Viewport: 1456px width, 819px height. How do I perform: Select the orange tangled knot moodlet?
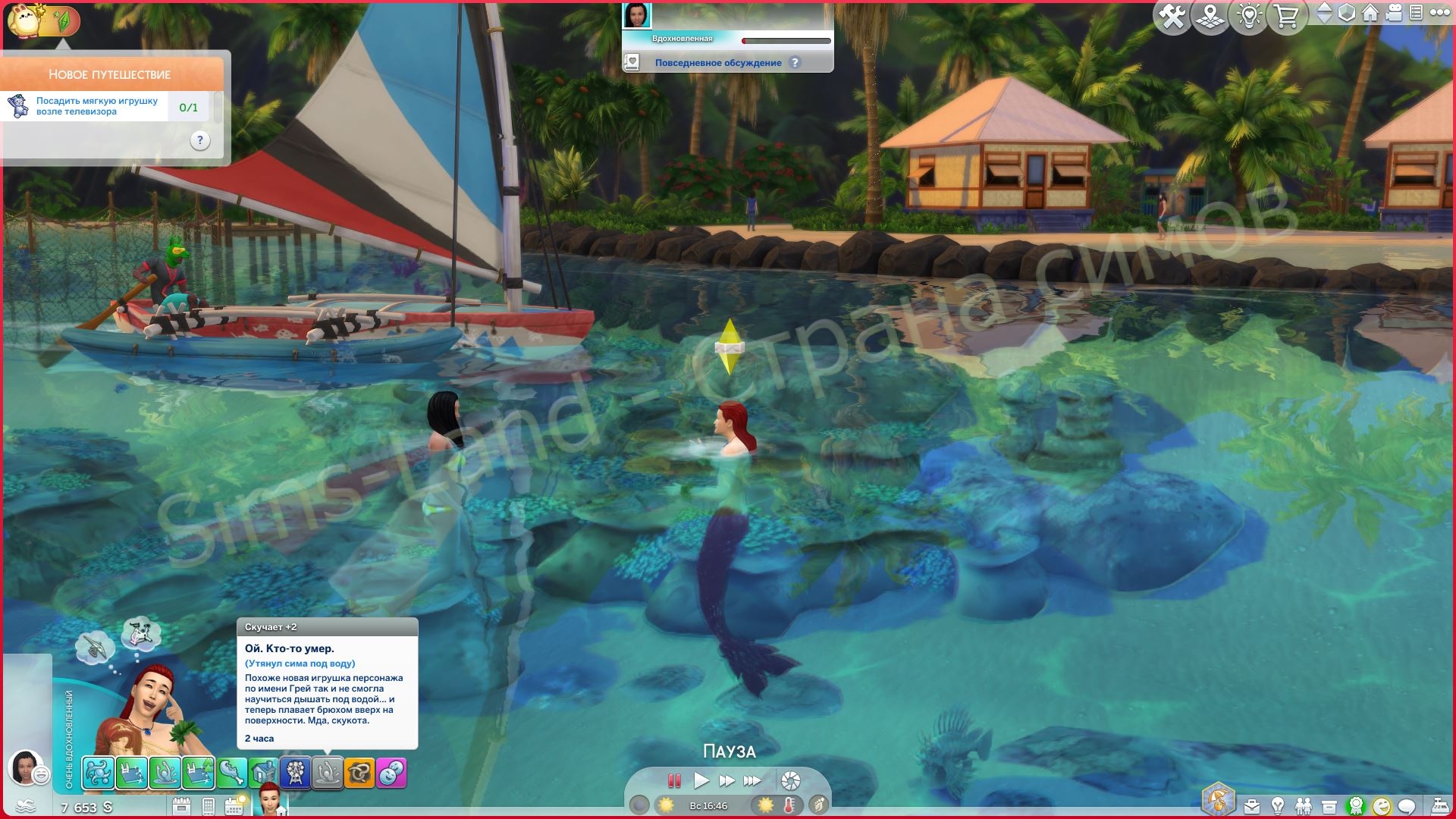tap(359, 773)
